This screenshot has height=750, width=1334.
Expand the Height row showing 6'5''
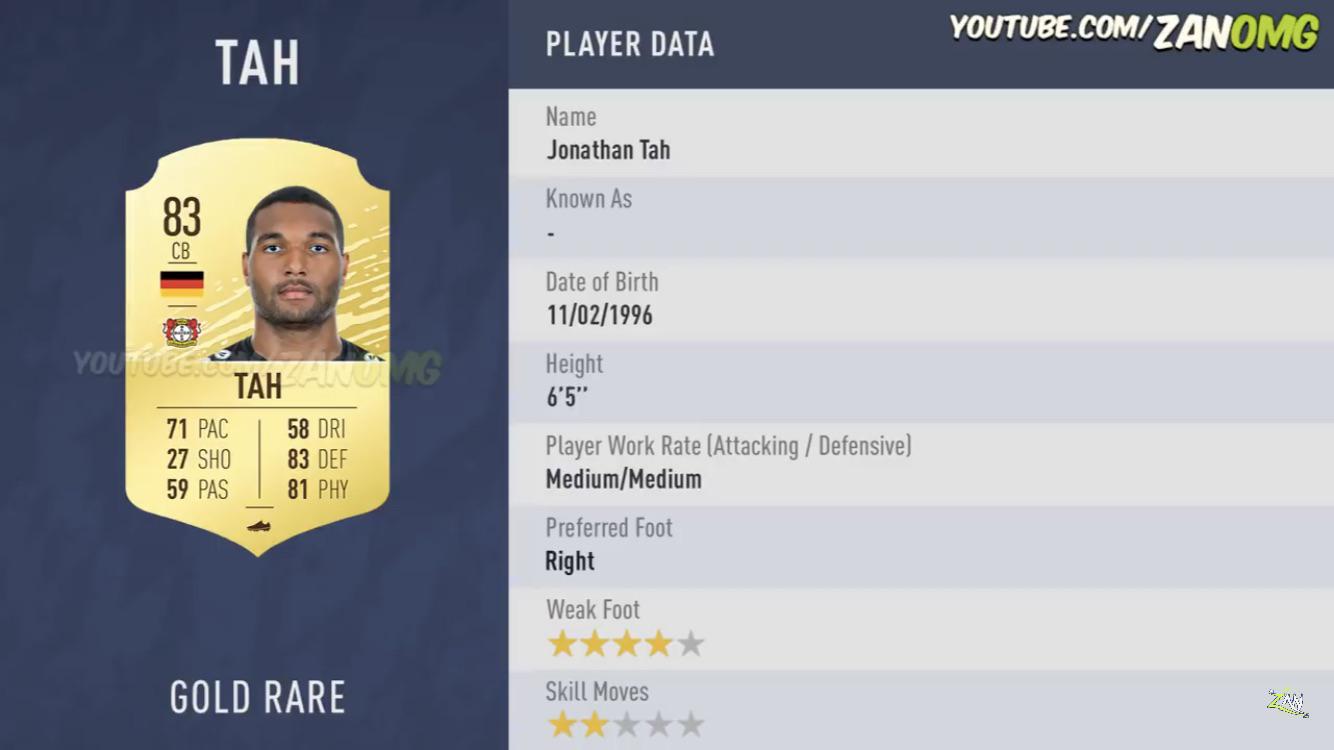pos(575,380)
